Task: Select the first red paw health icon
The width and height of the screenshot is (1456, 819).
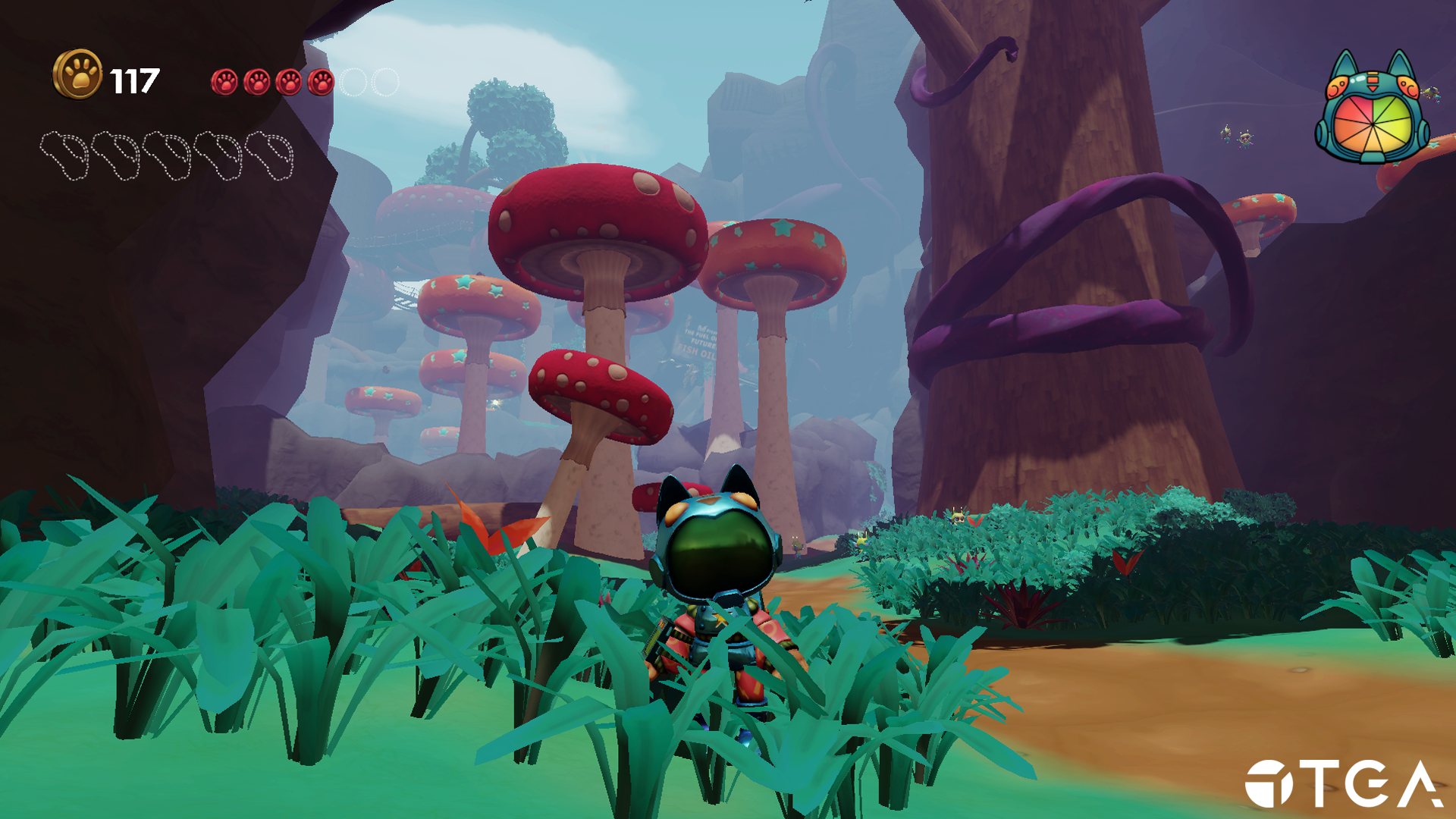Action: pyautogui.click(x=224, y=83)
